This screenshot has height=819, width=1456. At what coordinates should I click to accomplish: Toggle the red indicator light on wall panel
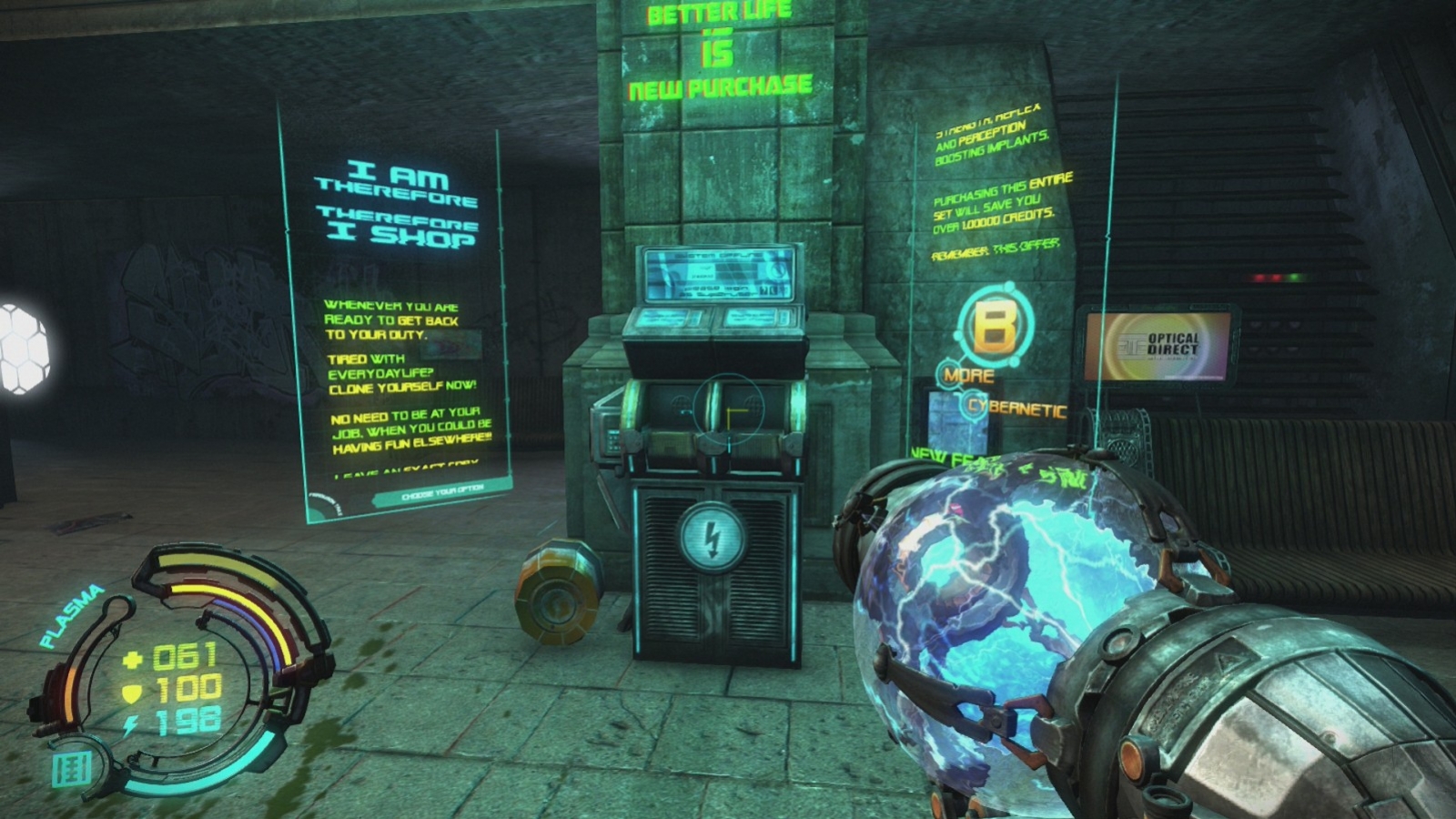(1260, 278)
